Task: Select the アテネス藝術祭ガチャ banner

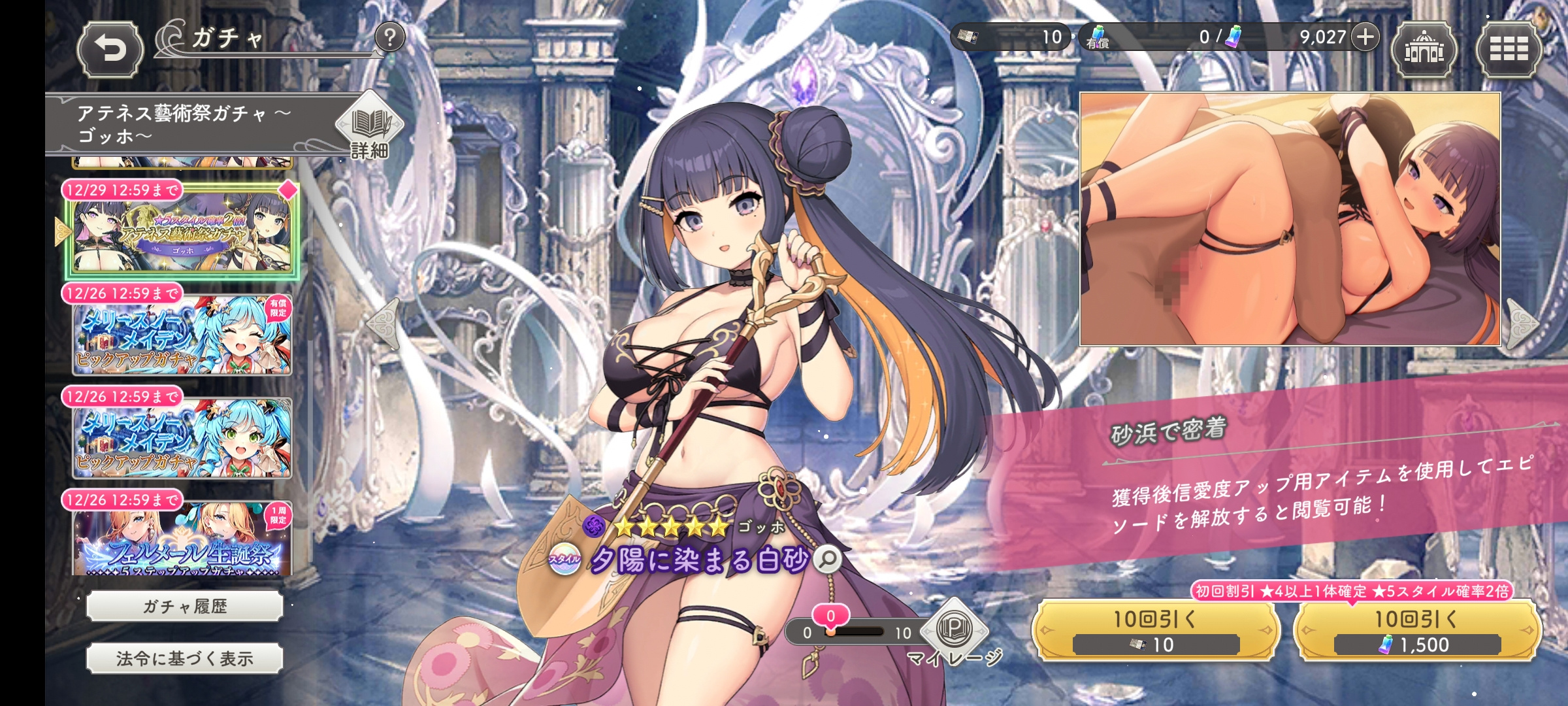Action: (182, 232)
